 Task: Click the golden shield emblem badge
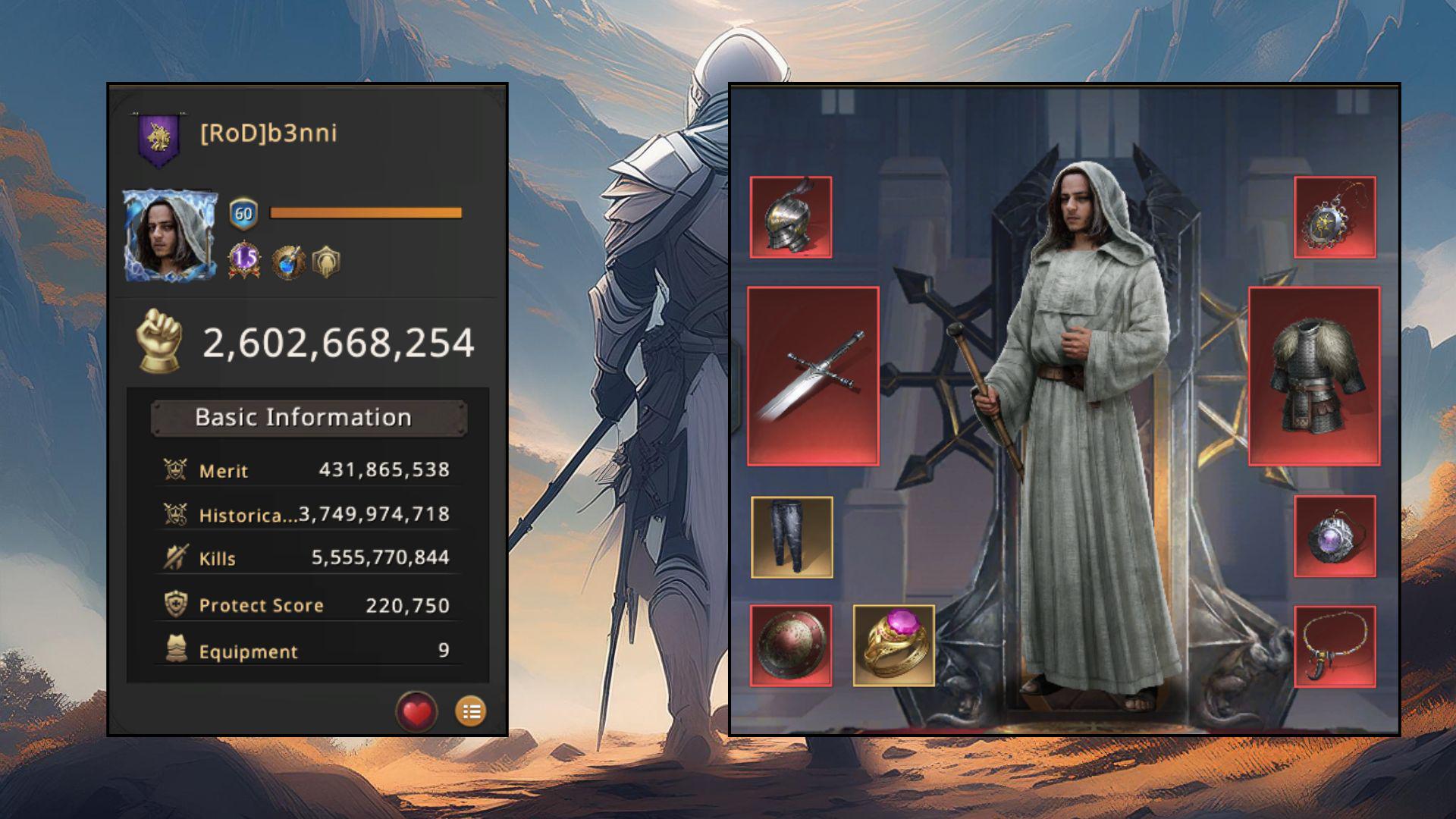(326, 262)
